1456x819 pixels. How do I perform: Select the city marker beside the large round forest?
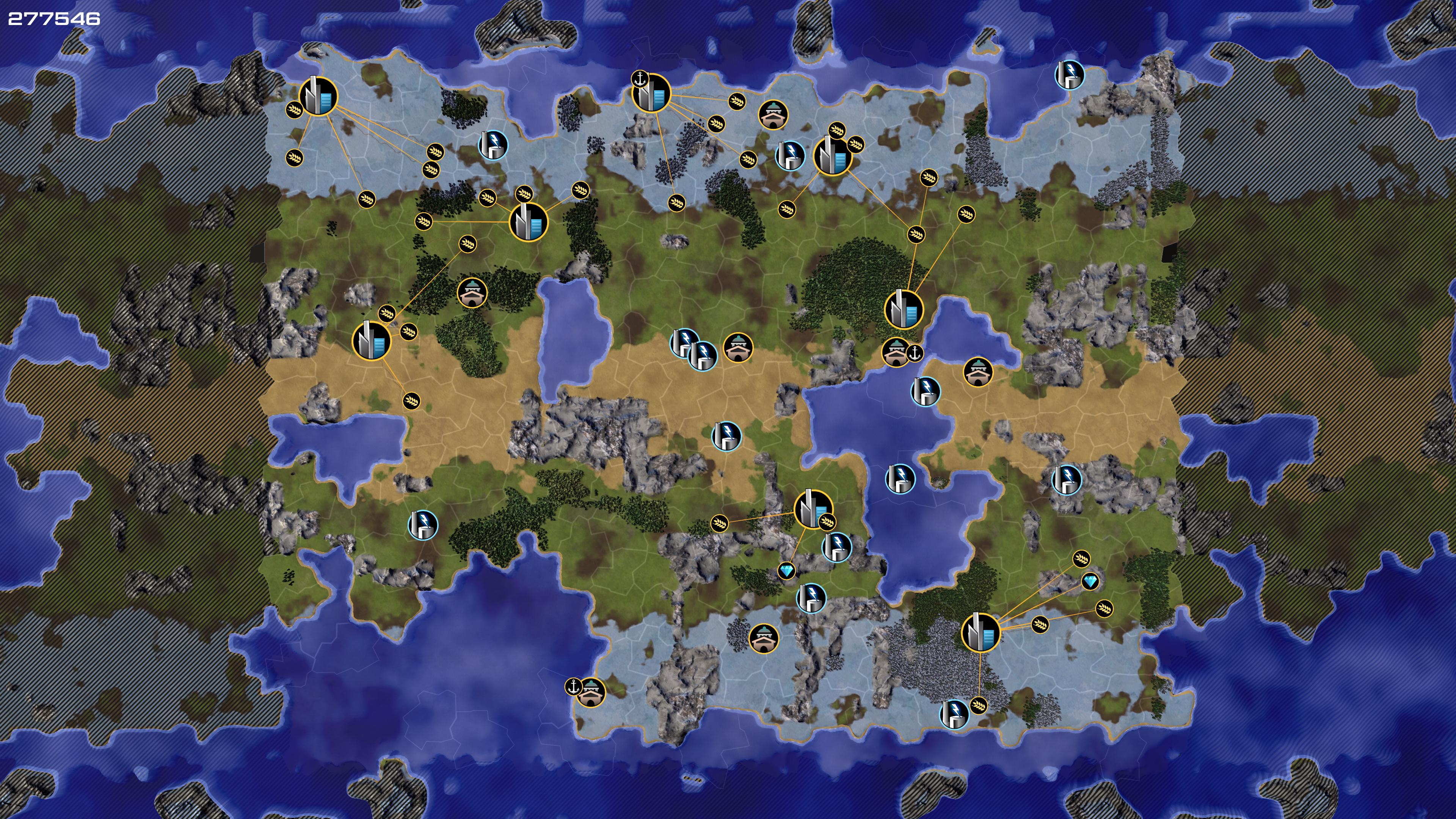[904, 309]
